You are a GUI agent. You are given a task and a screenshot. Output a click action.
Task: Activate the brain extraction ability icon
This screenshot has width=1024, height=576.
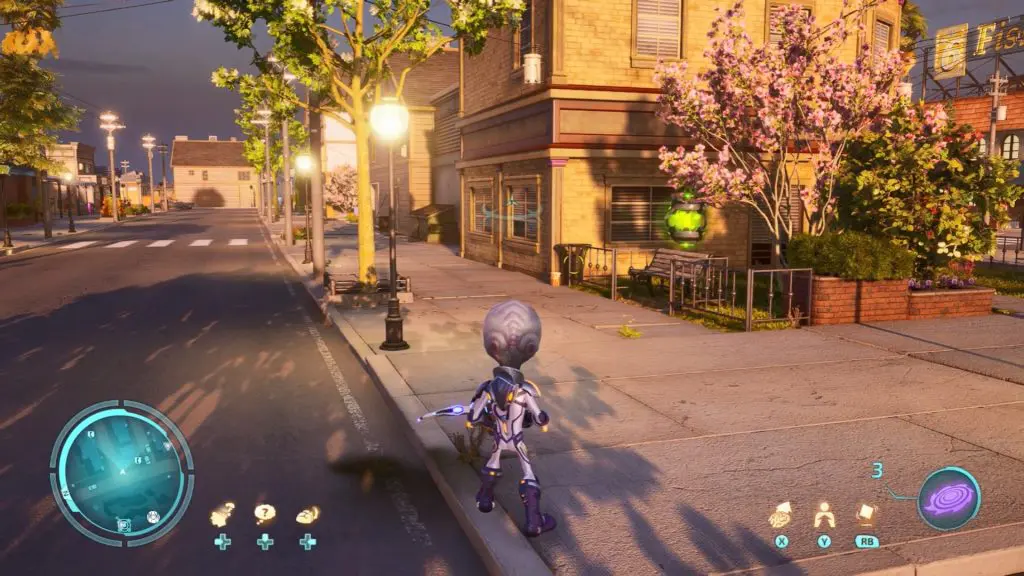780,515
